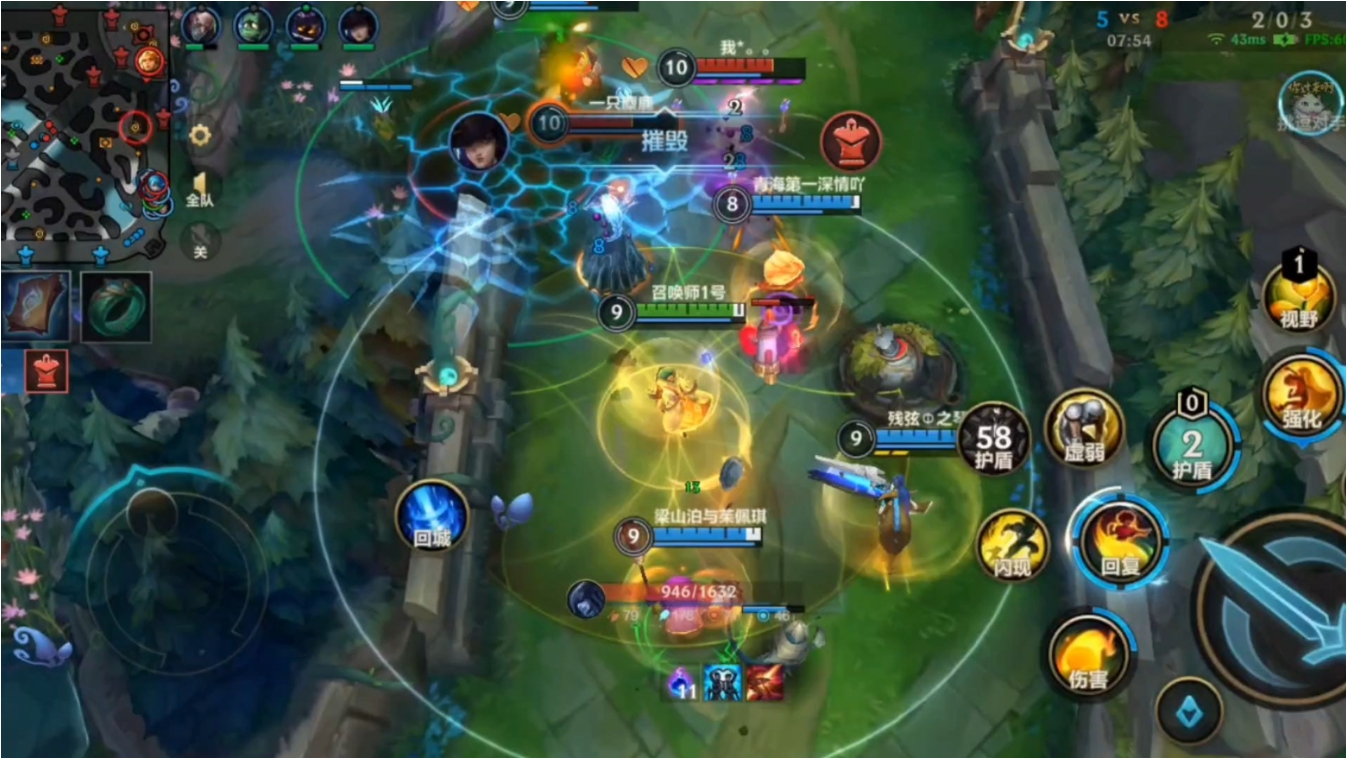
Task: Tap the red chess-piece icon under the items
Action: (x=48, y=370)
